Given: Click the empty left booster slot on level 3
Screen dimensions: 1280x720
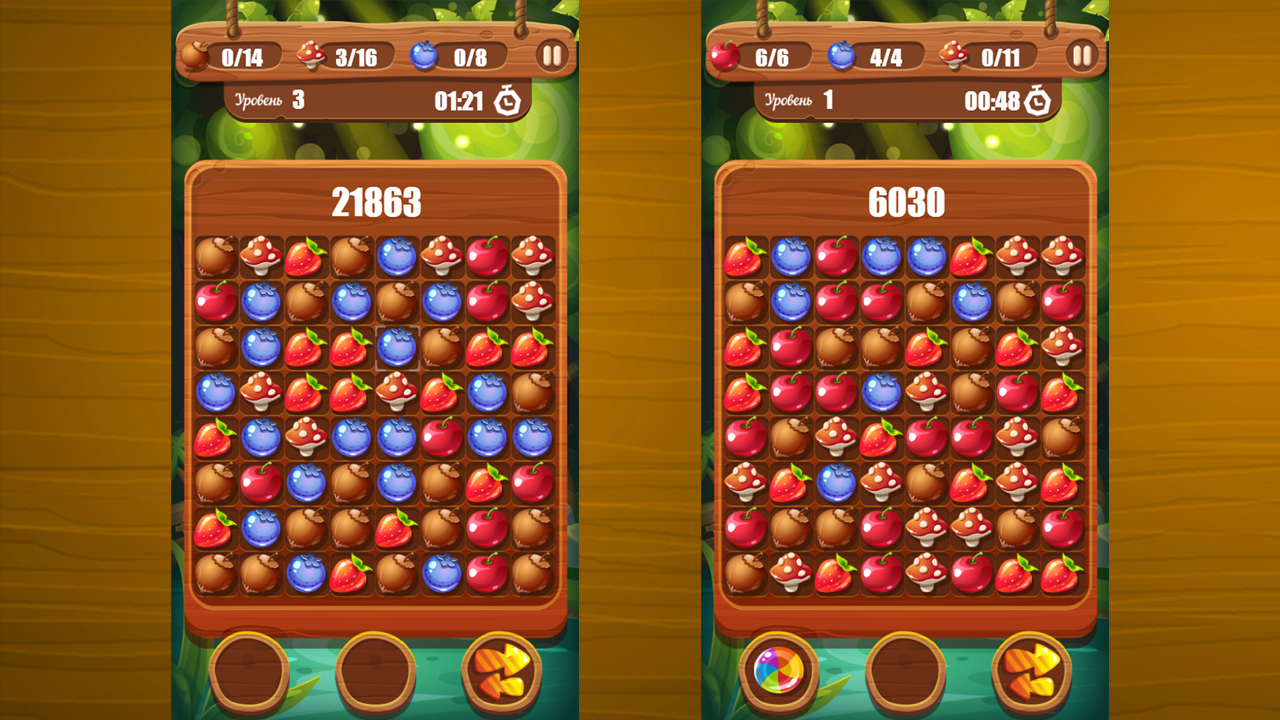Looking at the screenshot, I should pyautogui.click(x=251, y=673).
